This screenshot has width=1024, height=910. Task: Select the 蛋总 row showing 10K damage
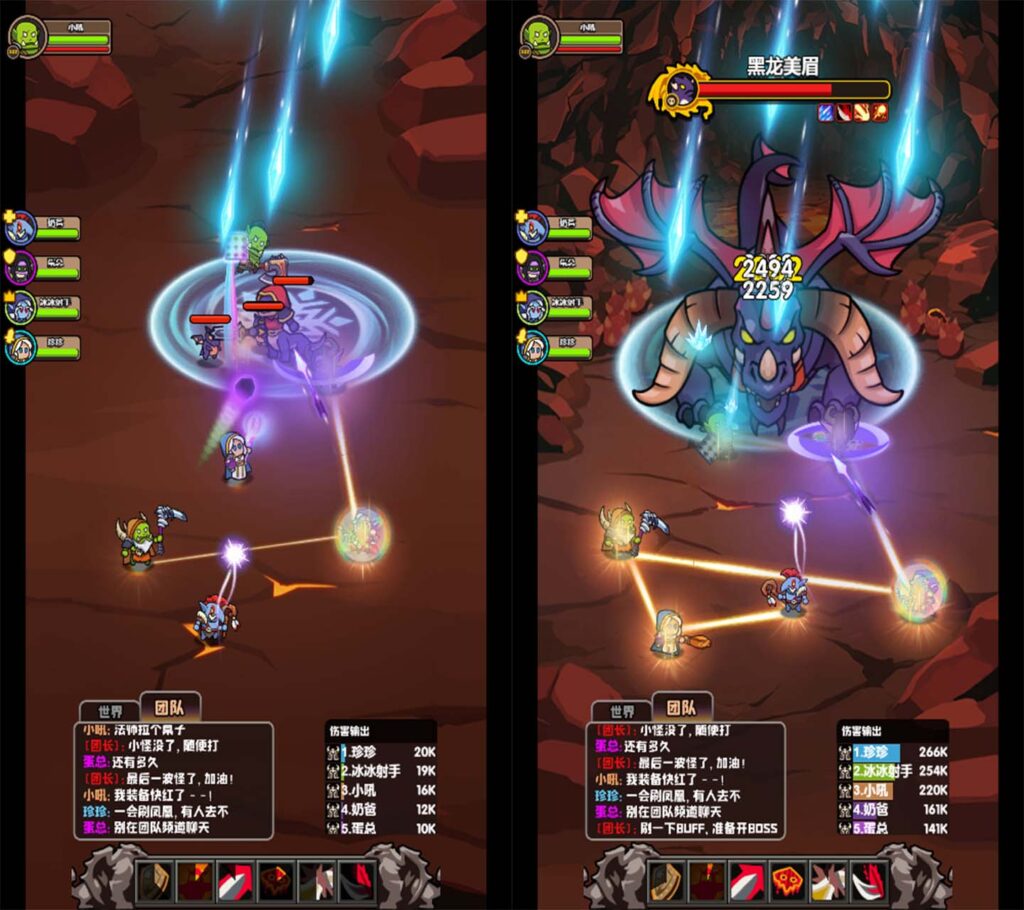pos(381,828)
